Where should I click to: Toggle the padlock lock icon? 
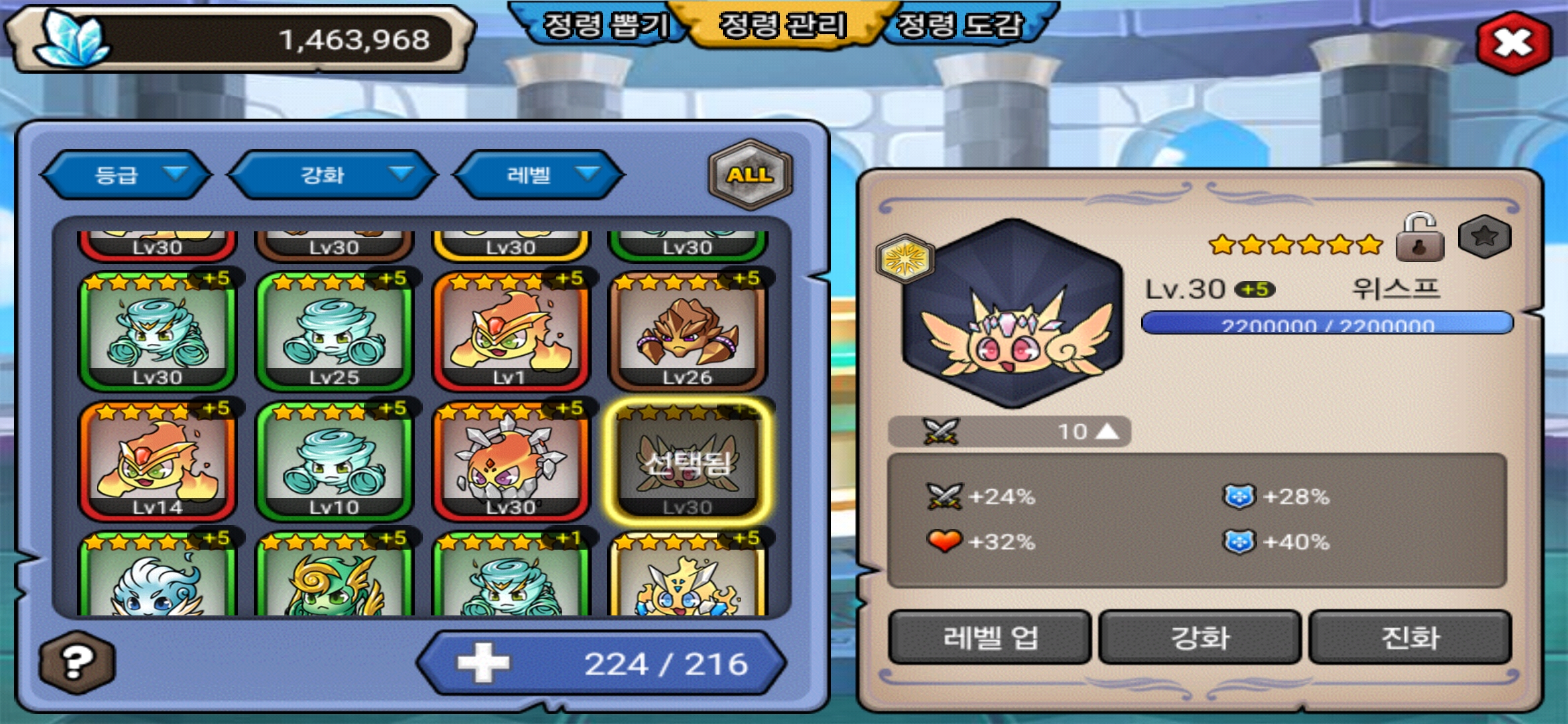tap(1419, 238)
